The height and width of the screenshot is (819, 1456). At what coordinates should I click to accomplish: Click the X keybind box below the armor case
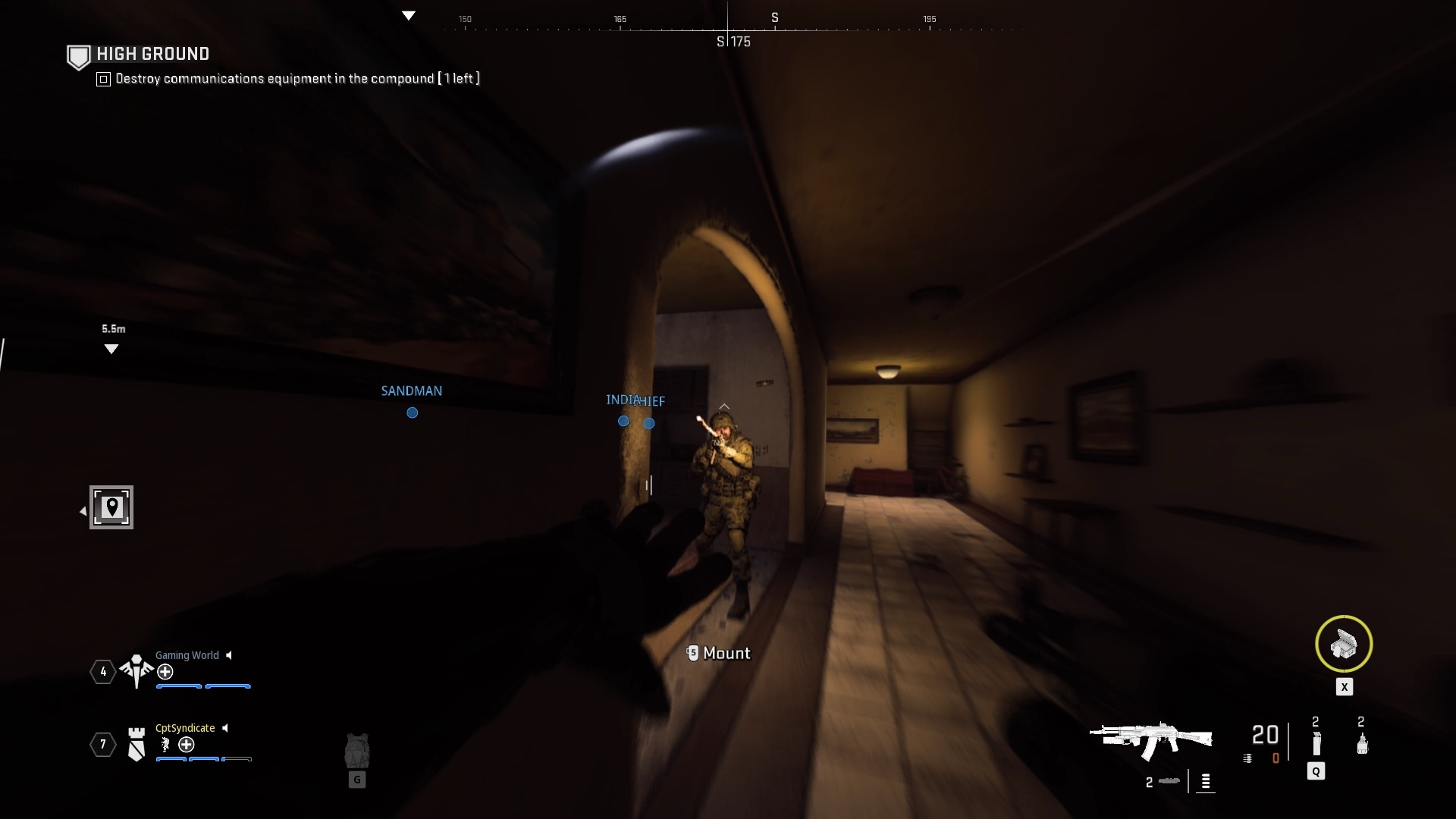pyautogui.click(x=1345, y=687)
